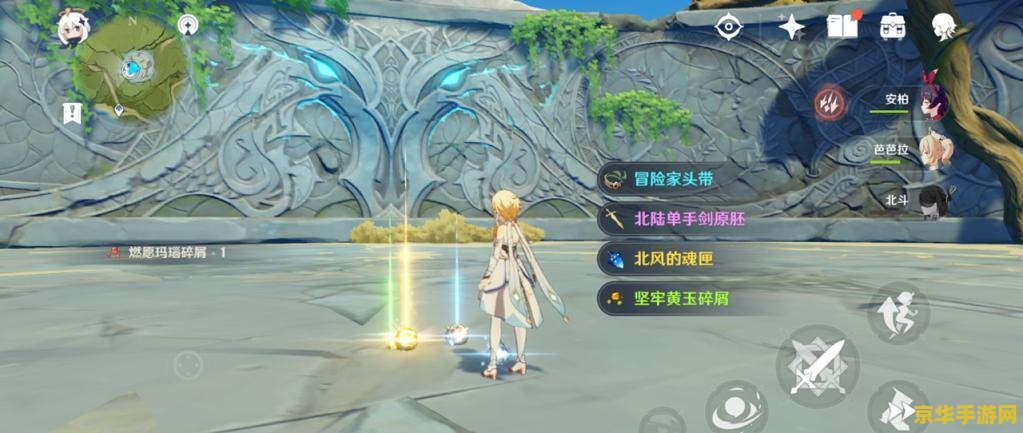Open the Paimon main menu

pos(70,29)
